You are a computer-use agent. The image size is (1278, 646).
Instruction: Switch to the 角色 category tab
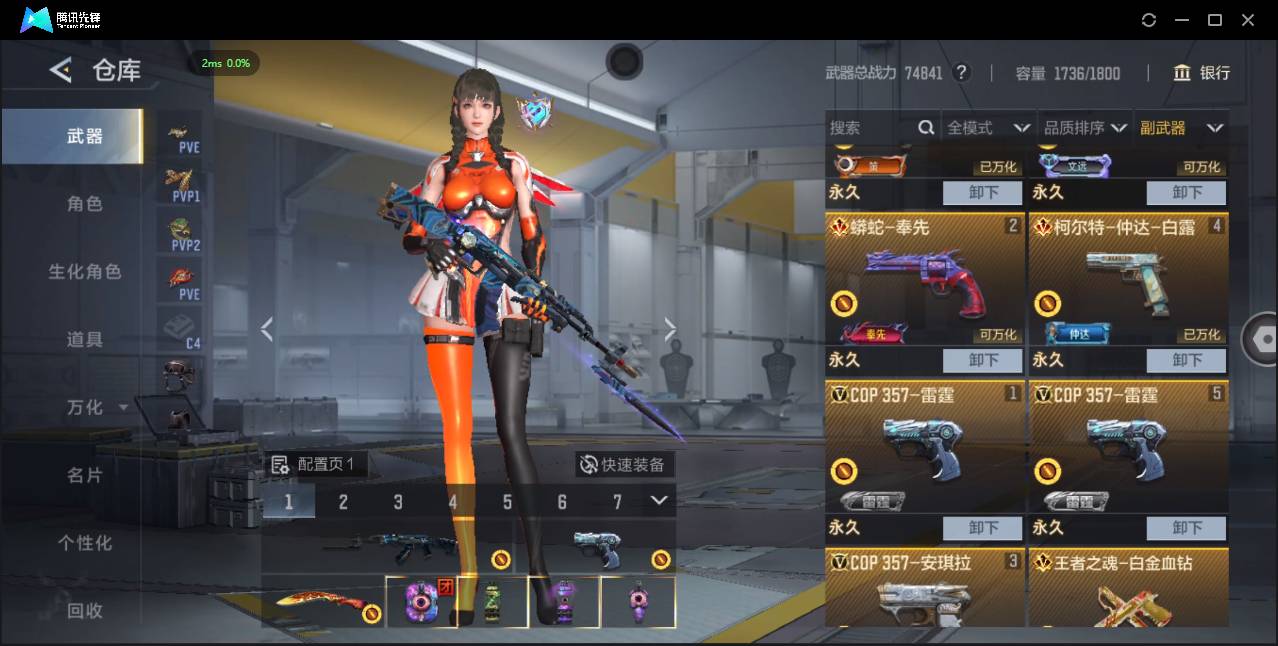[x=85, y=204]
